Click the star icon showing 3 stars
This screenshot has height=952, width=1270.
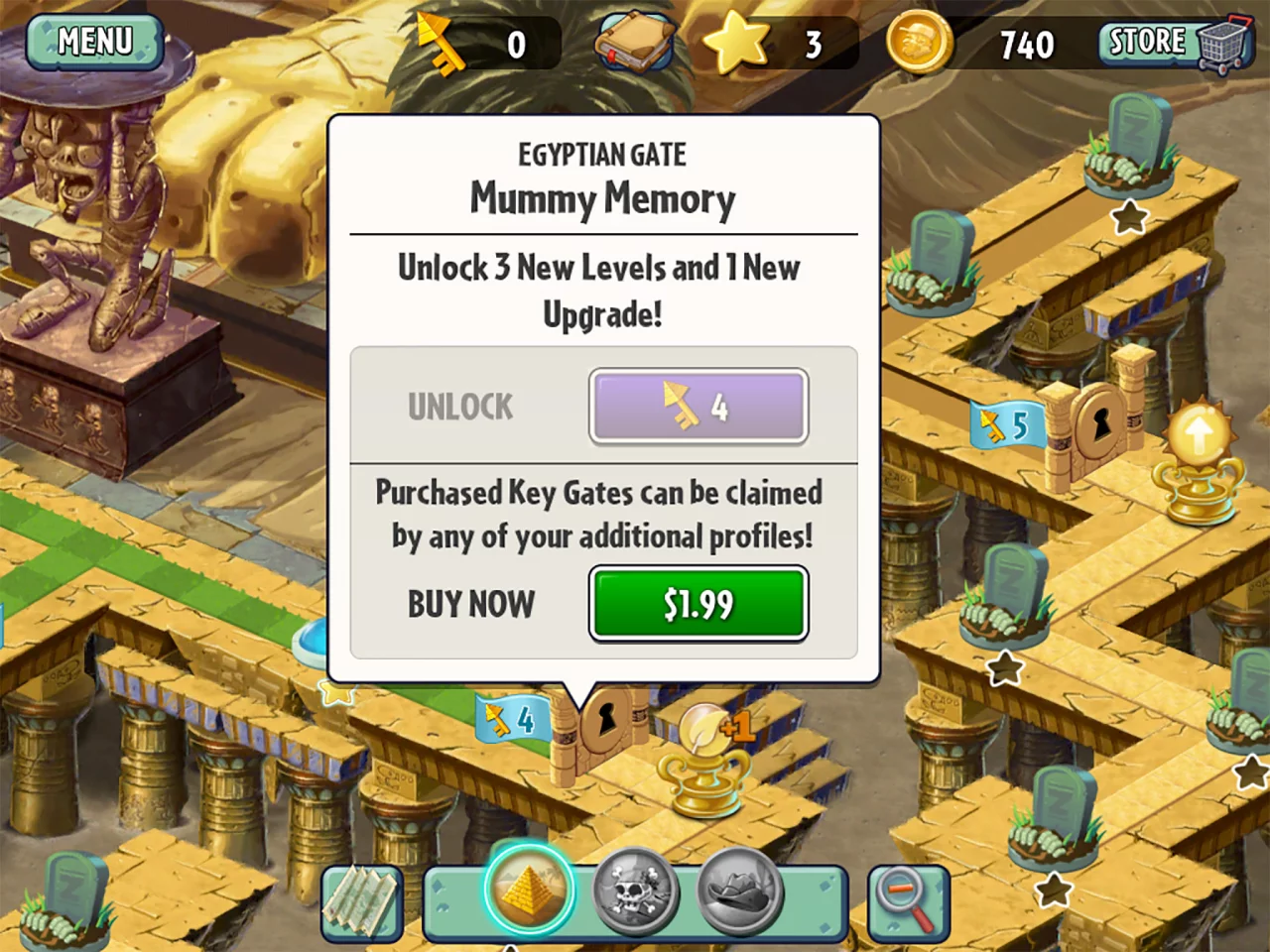[x=737, y=42]
